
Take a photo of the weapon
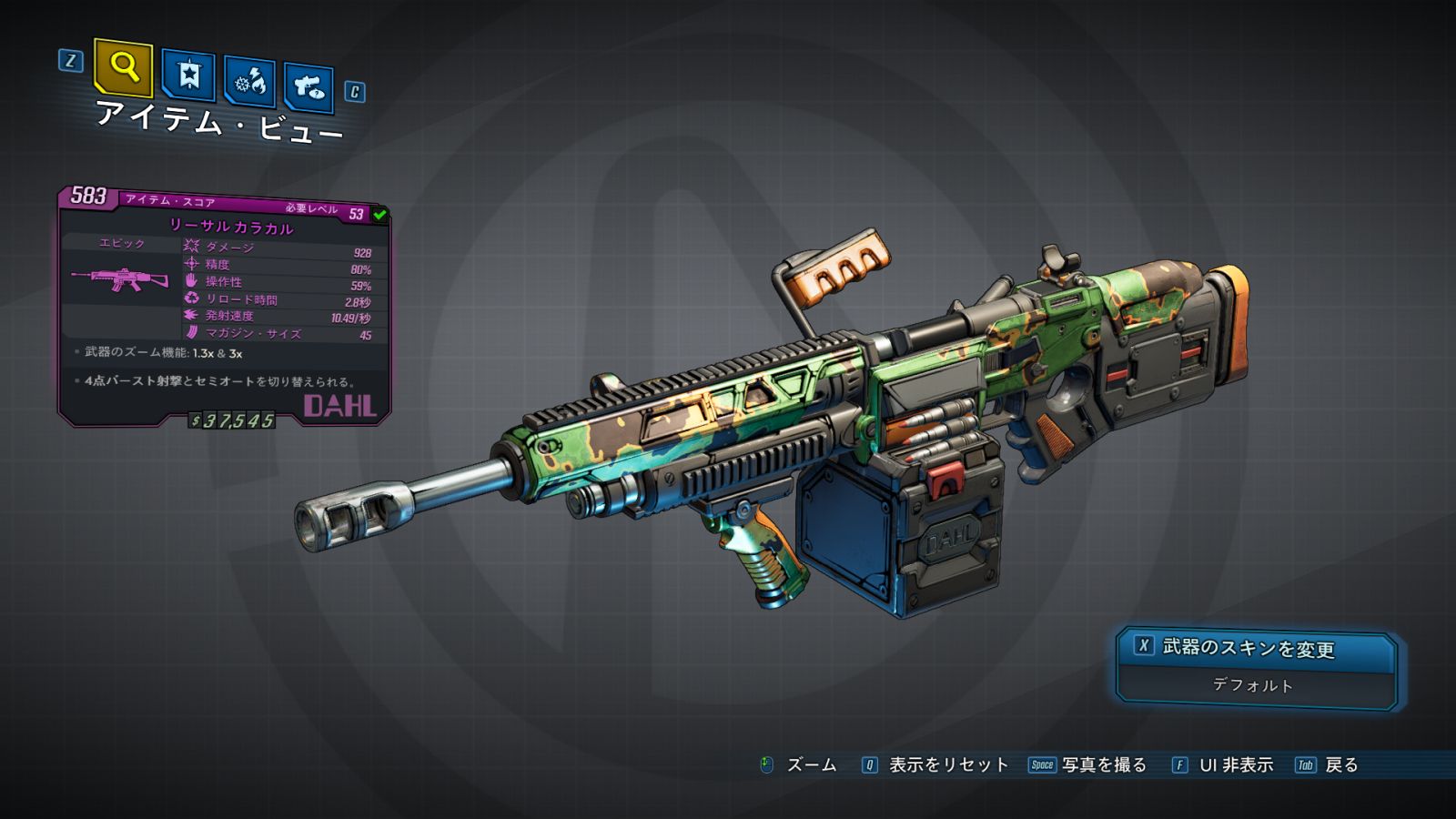coord(1088,765)
